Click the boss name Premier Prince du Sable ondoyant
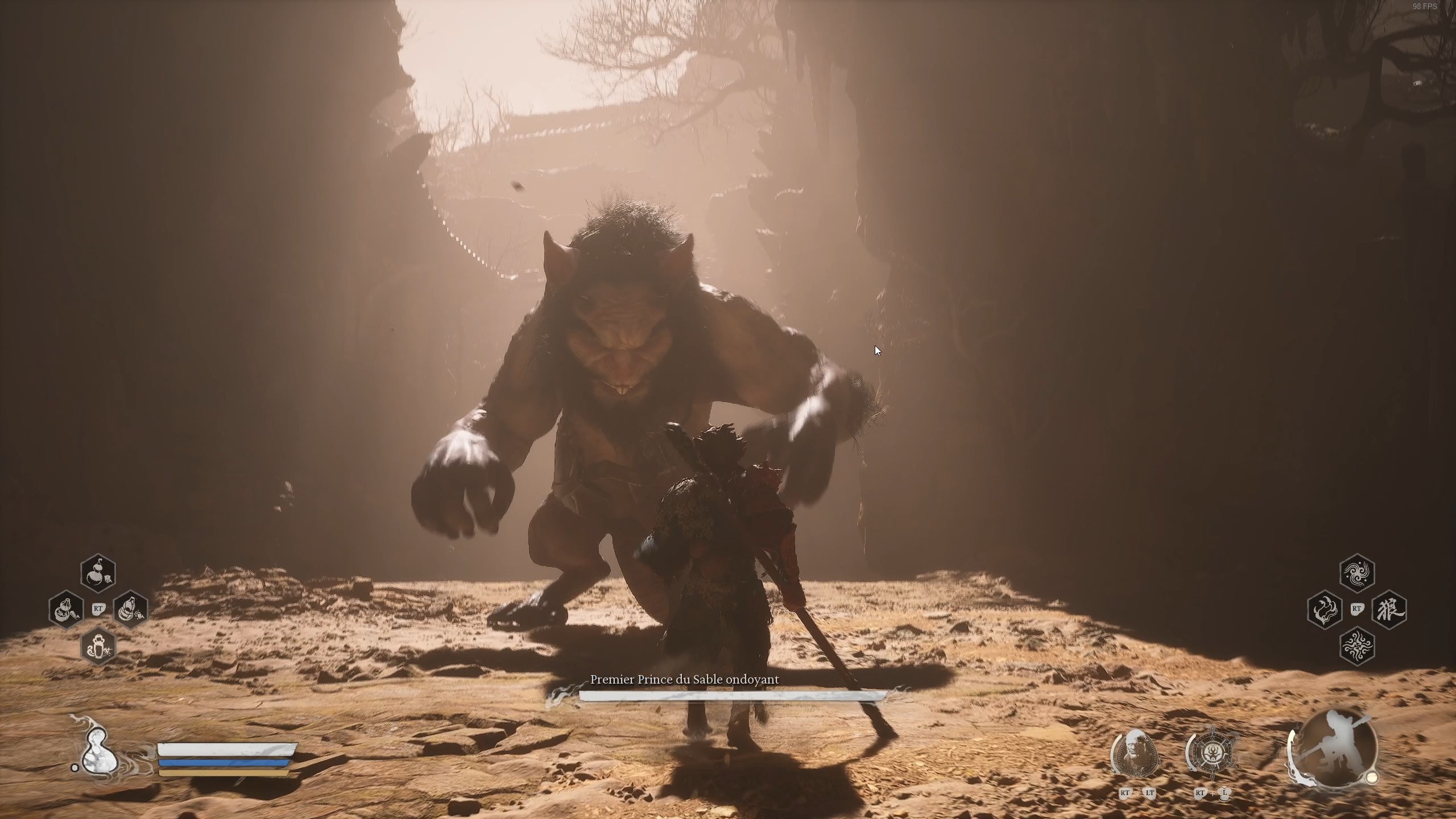The height and width of the screenshot is (819, 1456). tap(684, 680)
